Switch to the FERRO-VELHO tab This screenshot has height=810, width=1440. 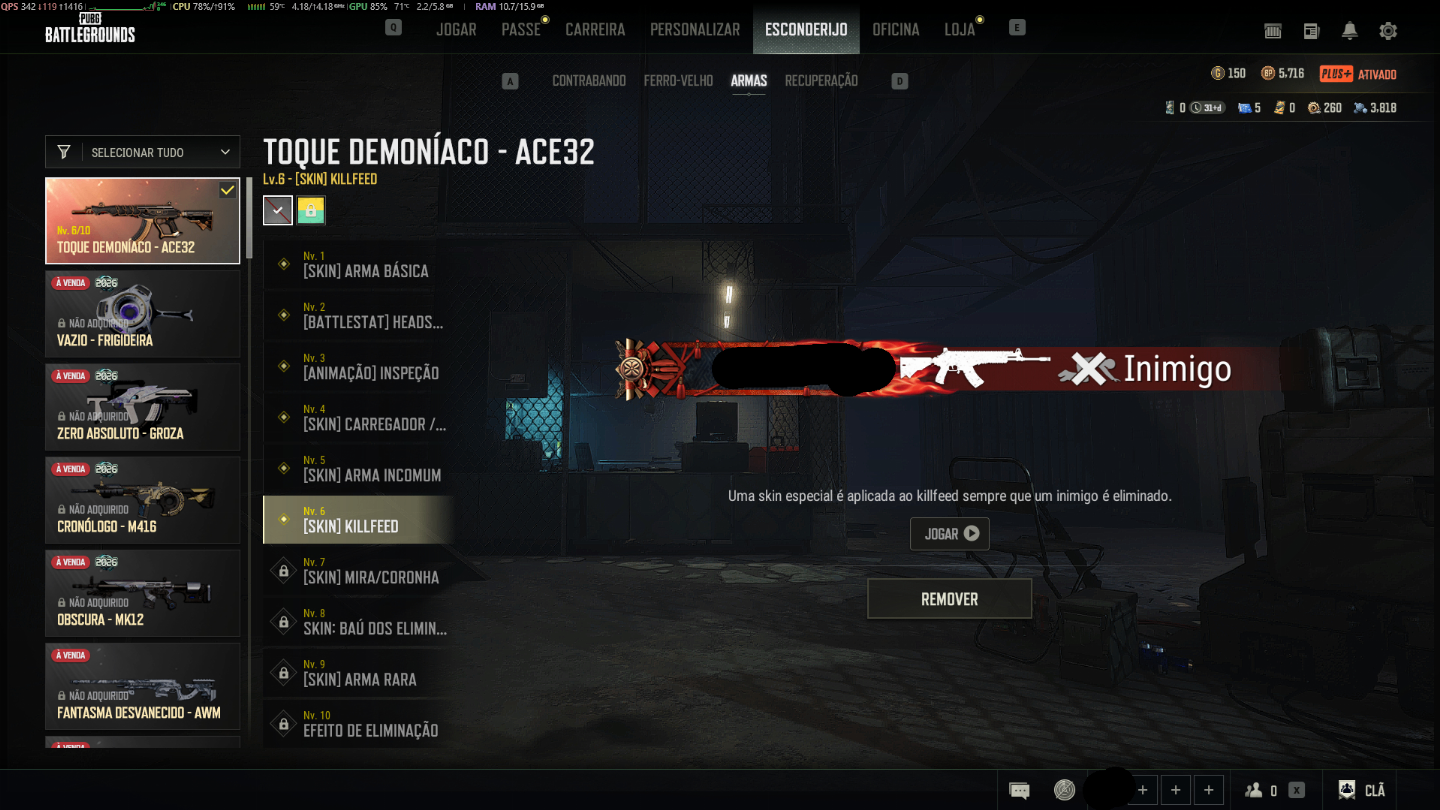tap(679, 80)
